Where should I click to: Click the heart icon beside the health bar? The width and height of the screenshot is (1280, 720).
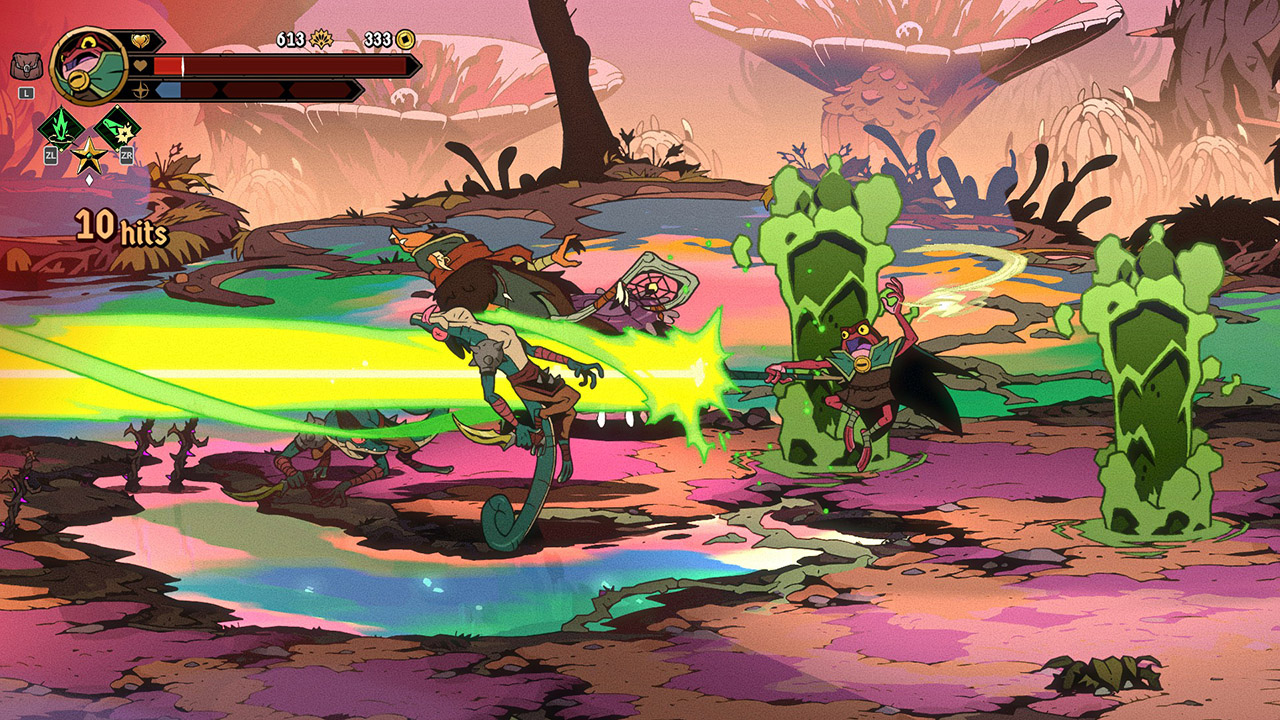(141, 66)
